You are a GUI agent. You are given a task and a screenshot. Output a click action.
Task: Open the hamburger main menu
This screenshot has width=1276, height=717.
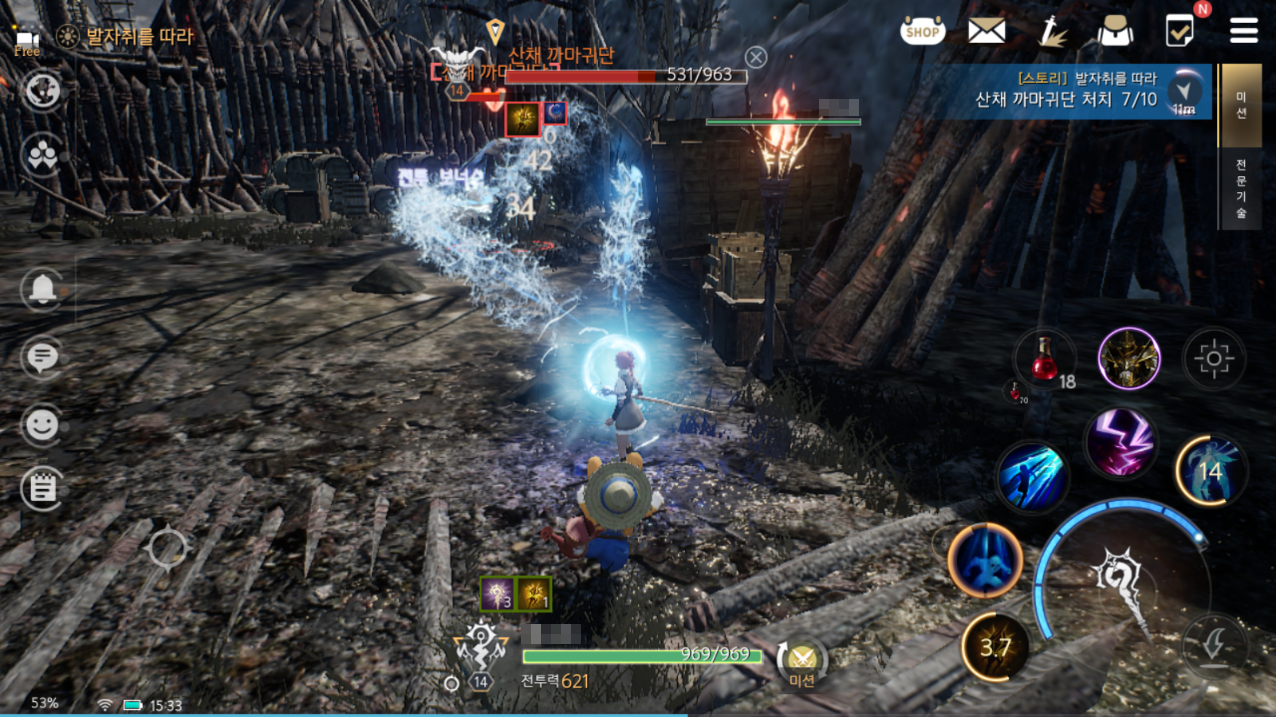point(1244,31)
